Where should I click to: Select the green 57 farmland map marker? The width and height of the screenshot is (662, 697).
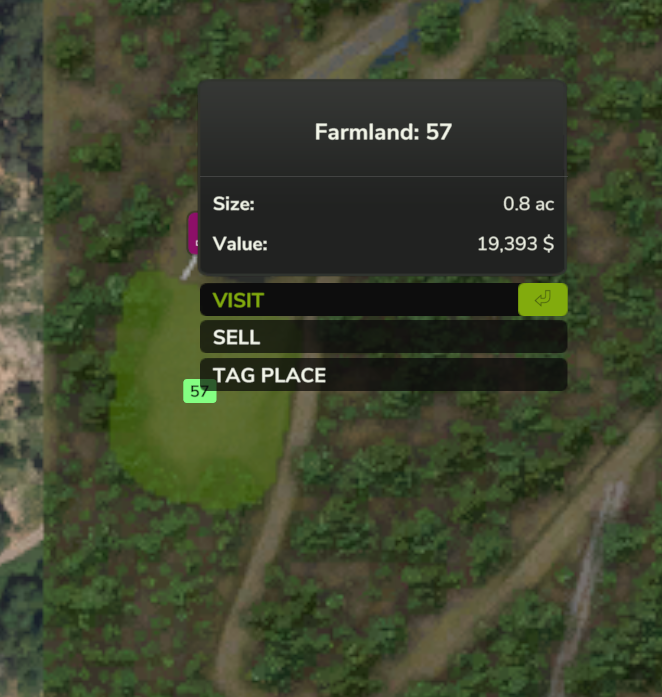click(200, 391)
